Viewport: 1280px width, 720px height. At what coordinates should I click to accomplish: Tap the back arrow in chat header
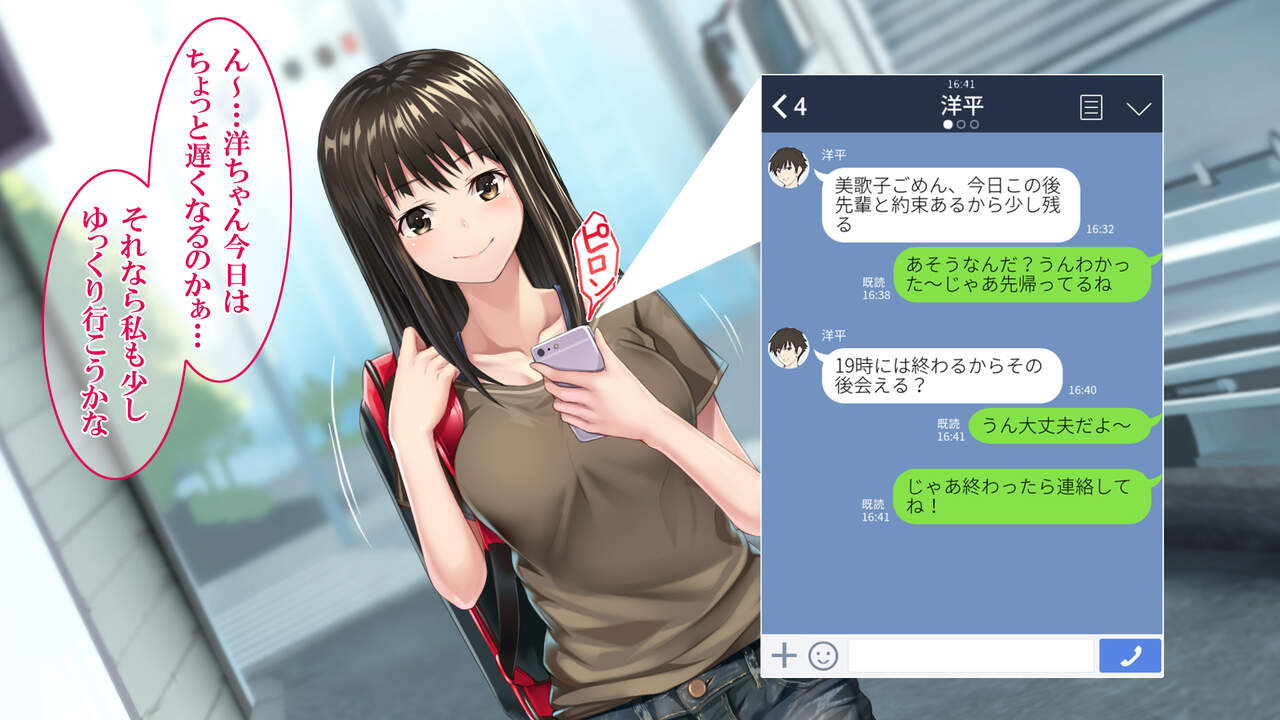click(x=781, y=107)
